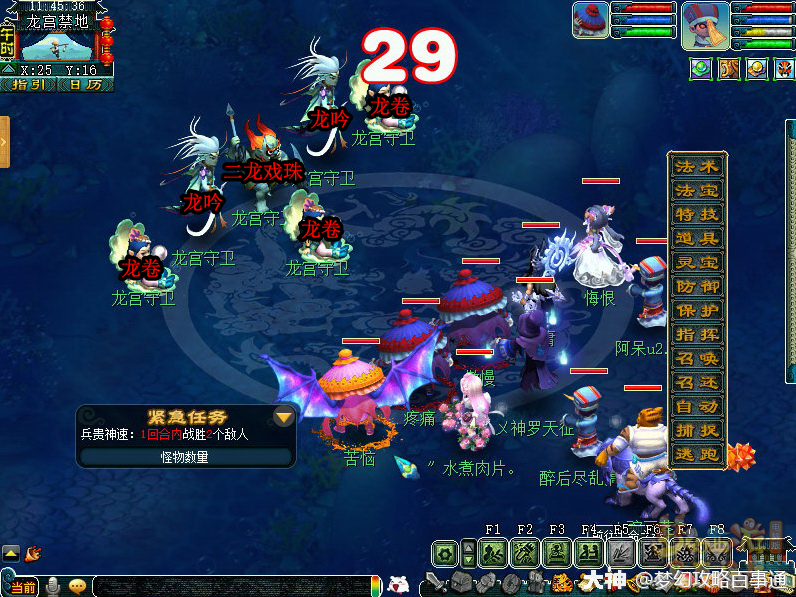Open the 法术 spell menu
Screen dimensions: 796x597
coord(697,166)
